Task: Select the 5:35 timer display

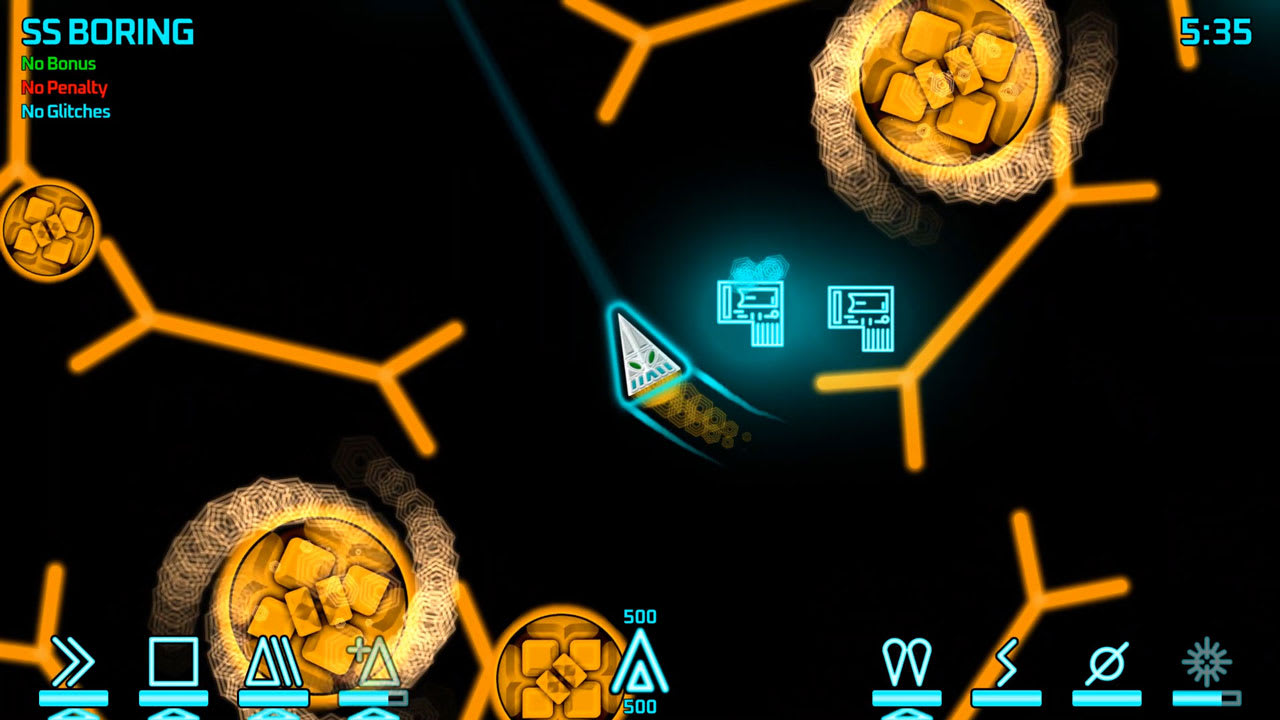Action: click(x=1215, y=31)
